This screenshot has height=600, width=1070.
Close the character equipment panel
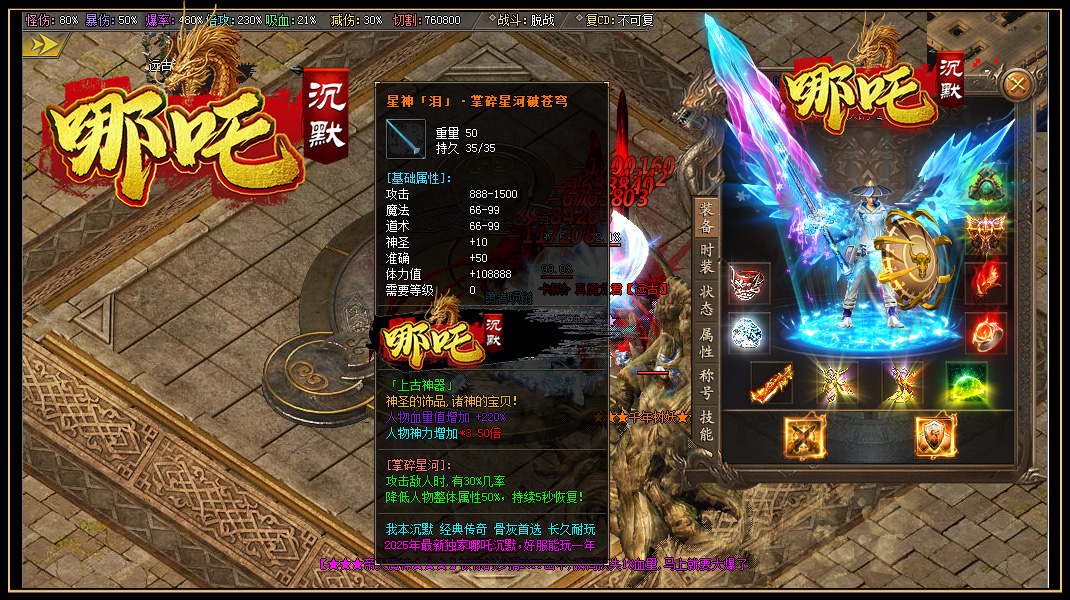[x=1017, y=85]
